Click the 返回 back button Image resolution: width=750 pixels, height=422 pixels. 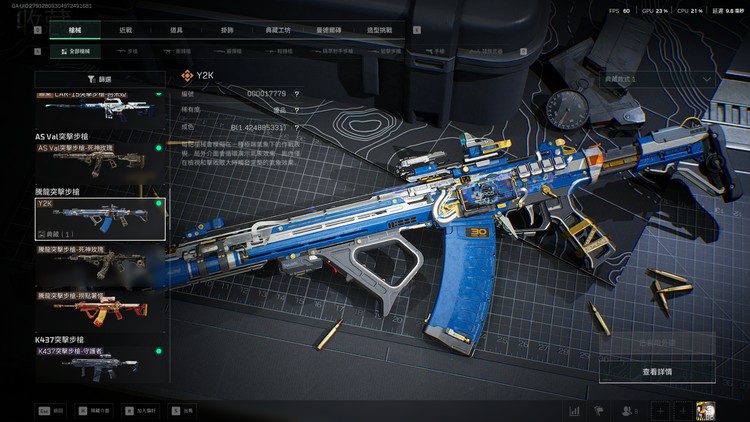tap(51, 410)
